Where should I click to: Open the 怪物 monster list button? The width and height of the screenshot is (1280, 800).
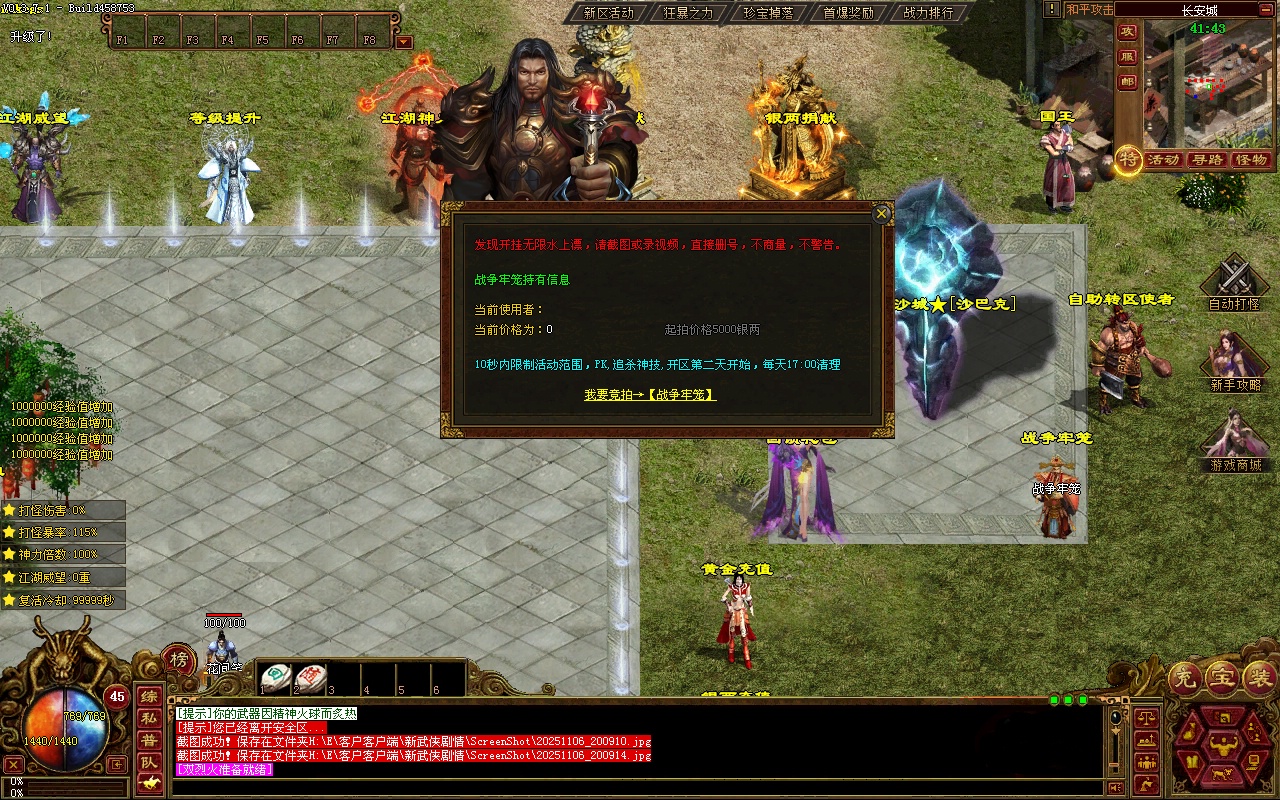(x=1251, y=160)
